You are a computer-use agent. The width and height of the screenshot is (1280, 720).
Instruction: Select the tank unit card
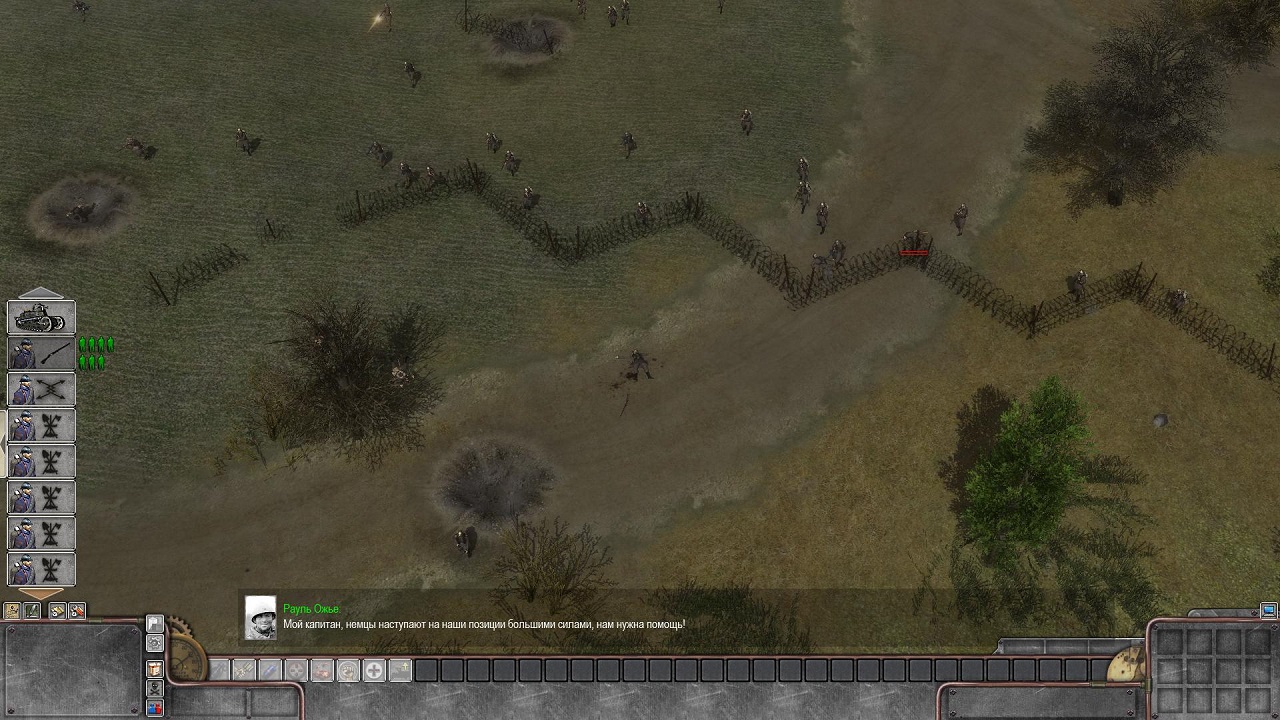(41, 318)
